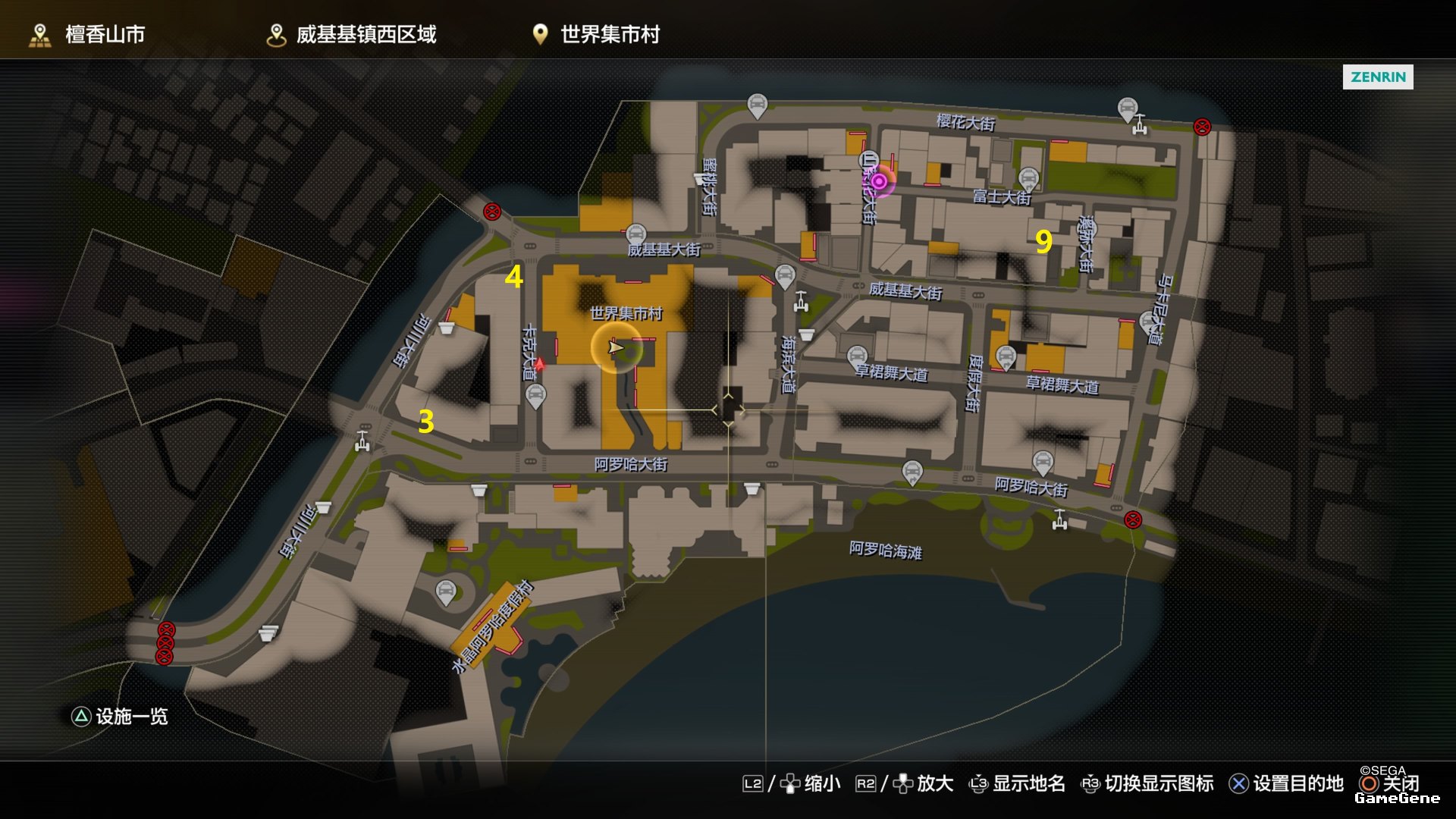Pick the taxi marker near 水晶阿罗哈度假村
Screen dimensions: 1456x819
click(x=446, y=591)
